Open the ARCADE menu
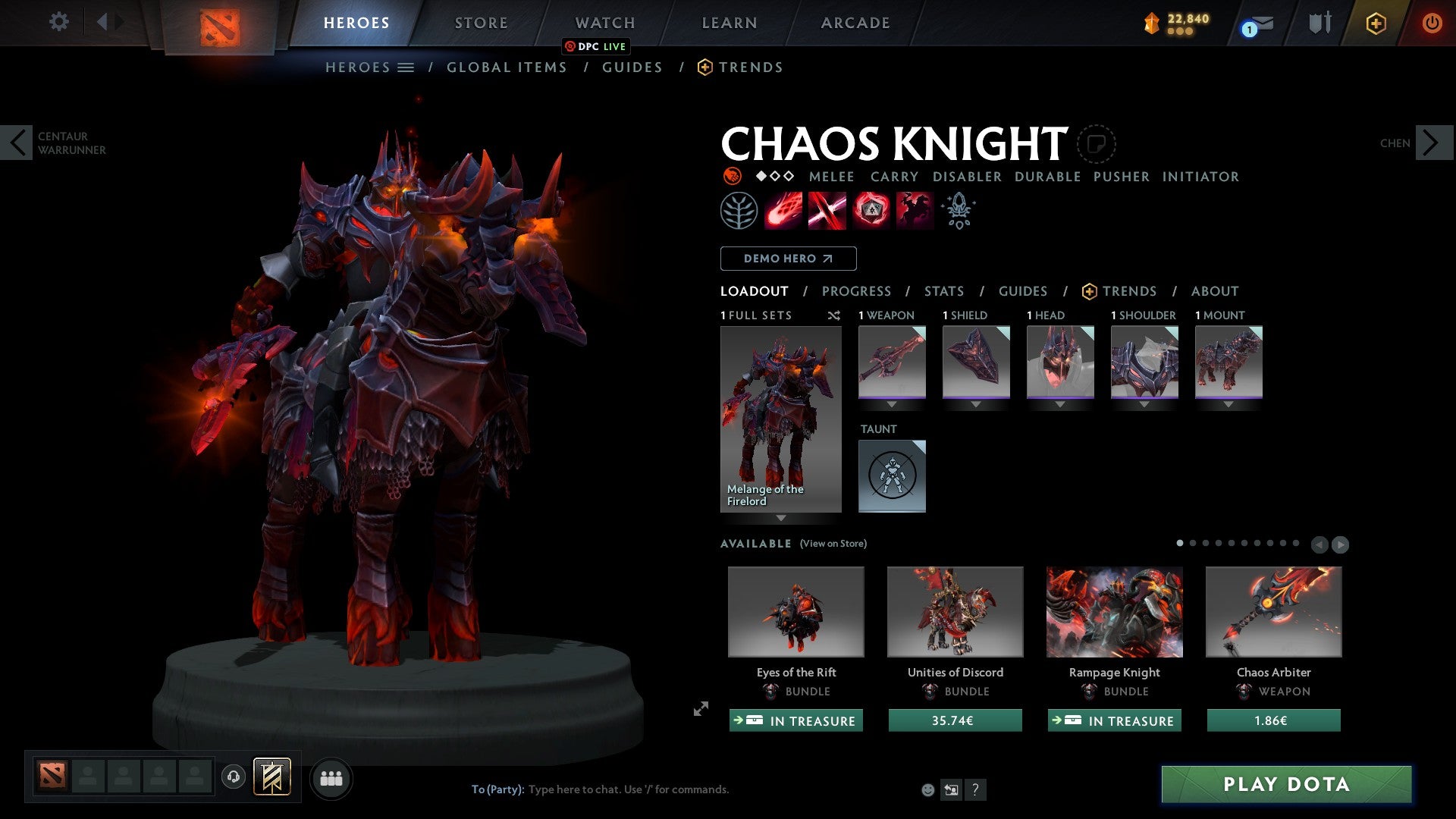Viewport: 1456px width, 819px height. pyautogui.click(x=855, y=23)
